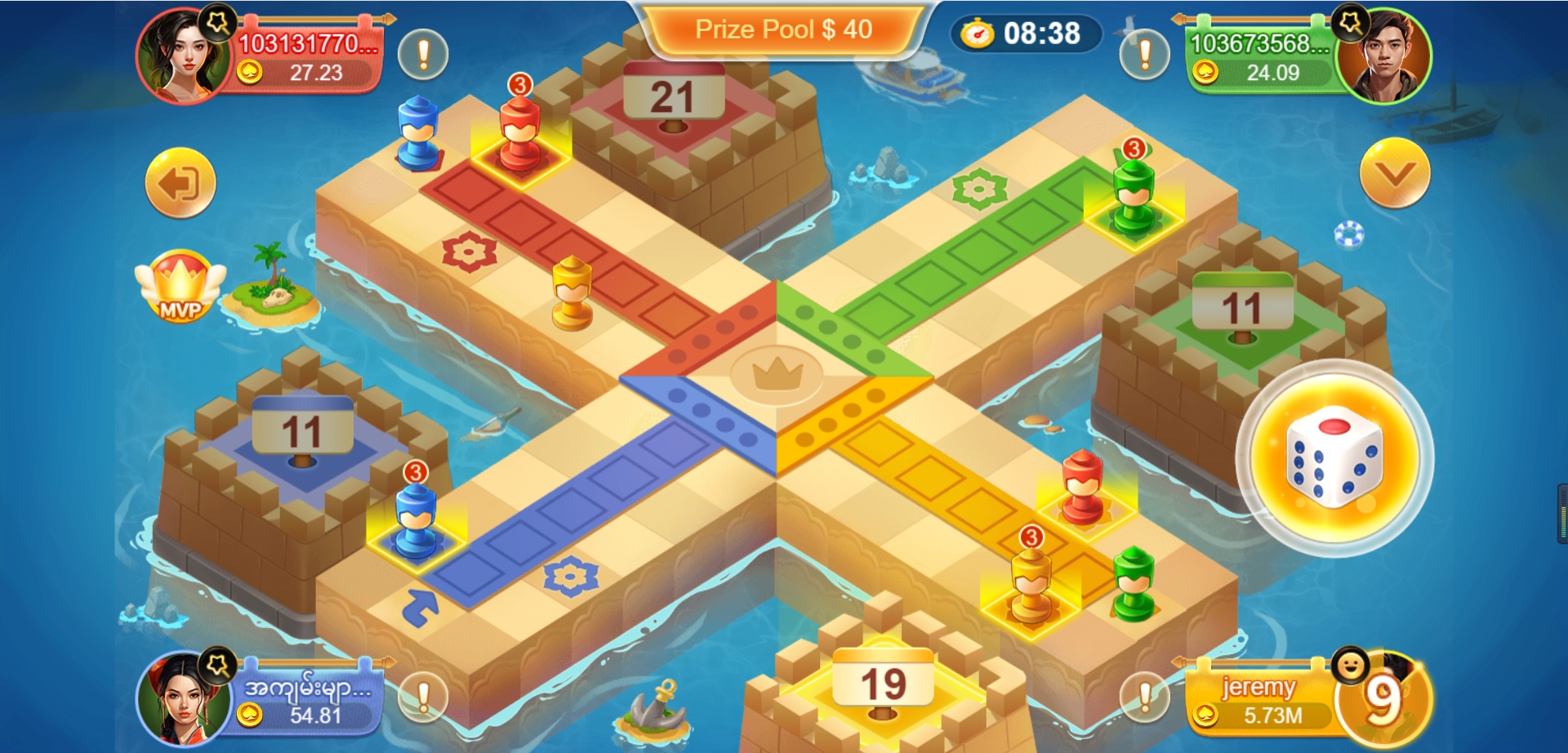This screenshot has width=1568, height=753.
Task: Expand the yellow down-chevron menu
Action: tap(1394, 173)
